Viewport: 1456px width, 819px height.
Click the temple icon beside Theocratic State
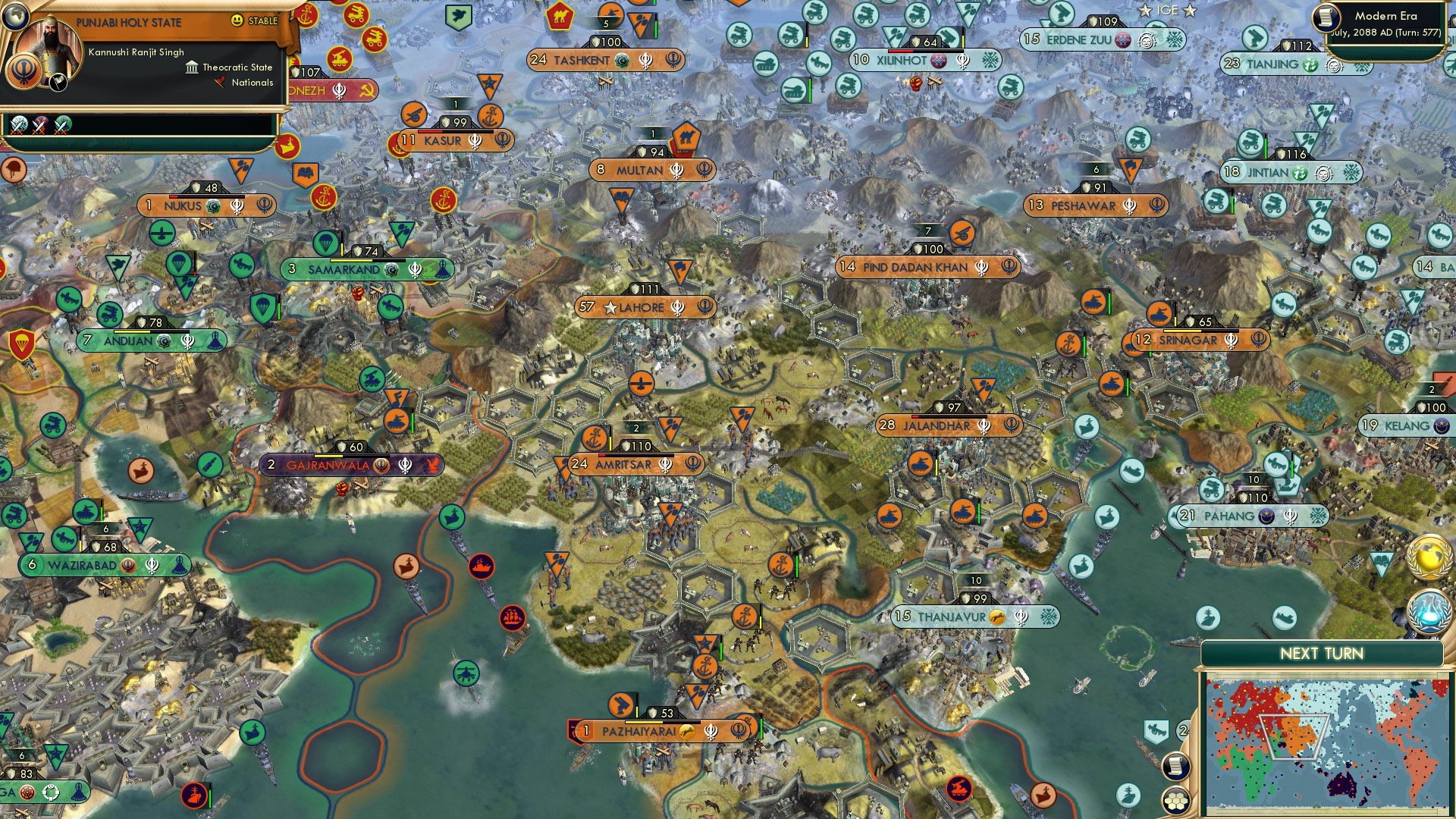point(192,67)
